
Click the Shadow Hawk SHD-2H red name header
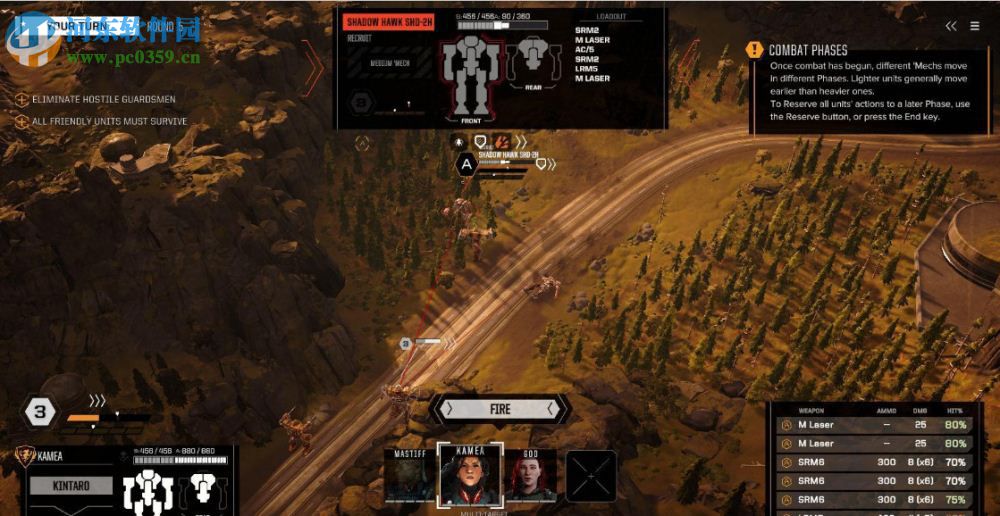point(388,22)
